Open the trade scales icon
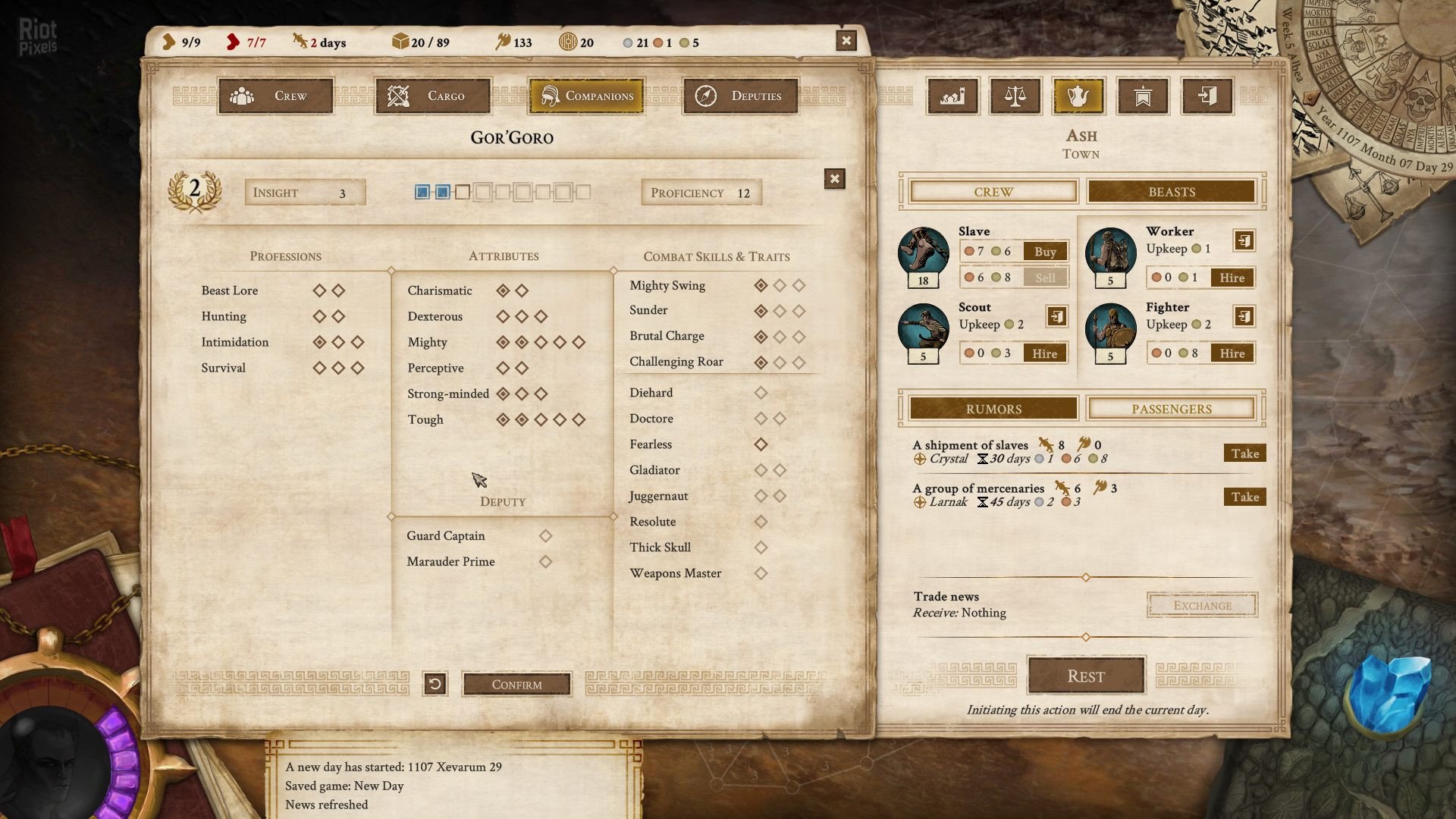 [1016, 96]
